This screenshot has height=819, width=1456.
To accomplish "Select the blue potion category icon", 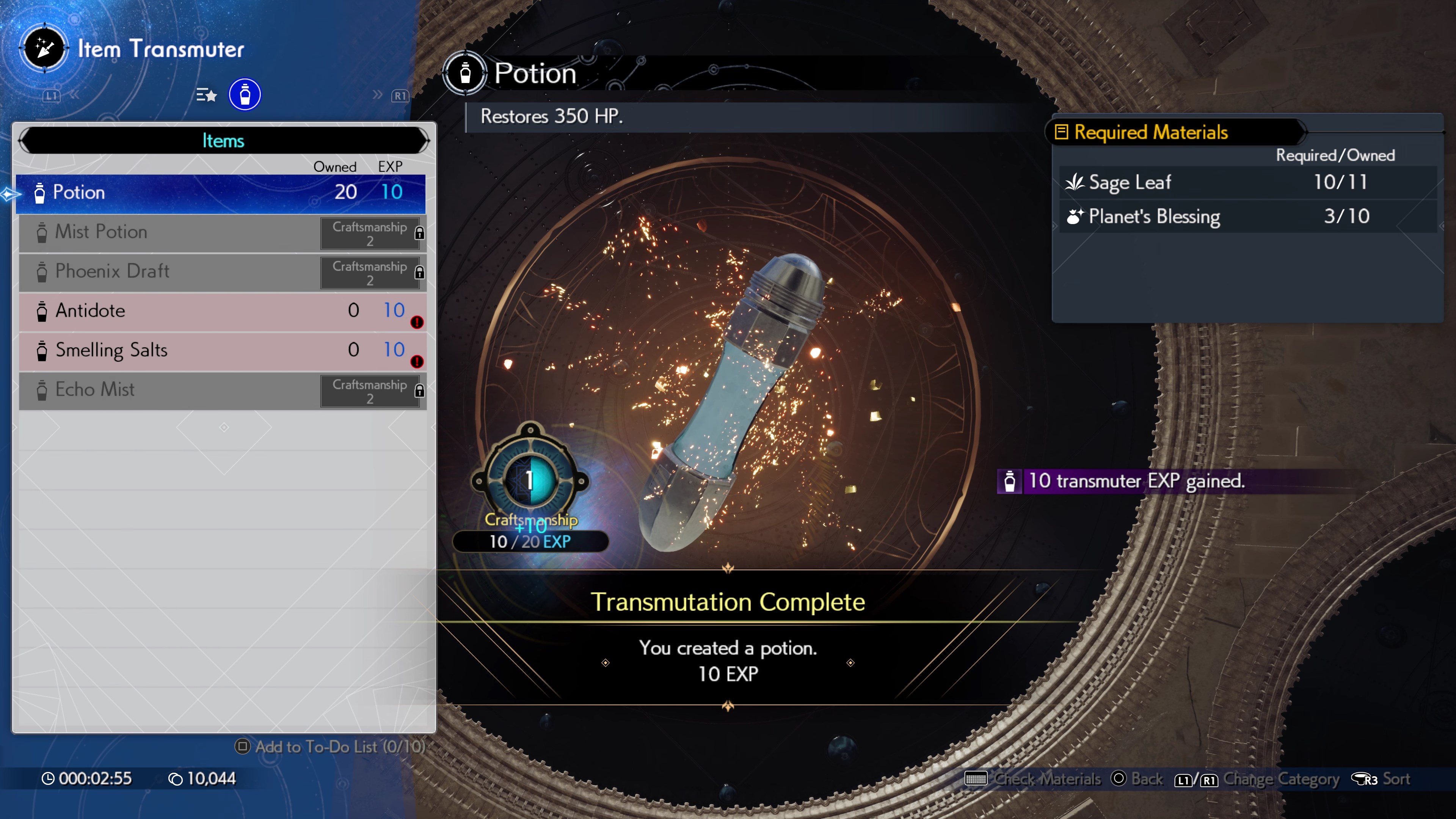I will (245, 94).
